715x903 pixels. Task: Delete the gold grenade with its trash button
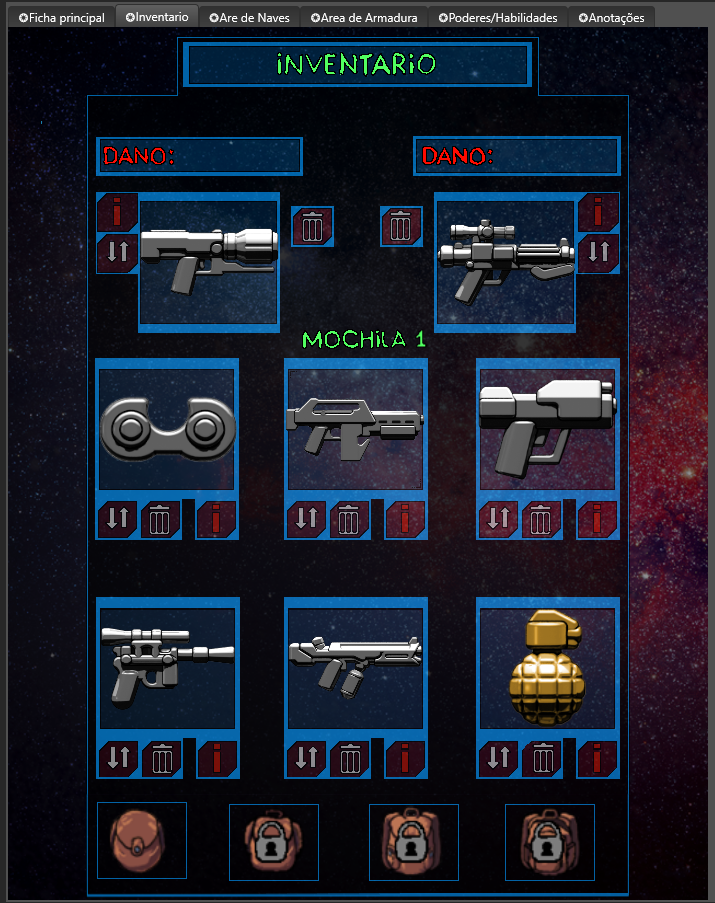coord(542,759)
